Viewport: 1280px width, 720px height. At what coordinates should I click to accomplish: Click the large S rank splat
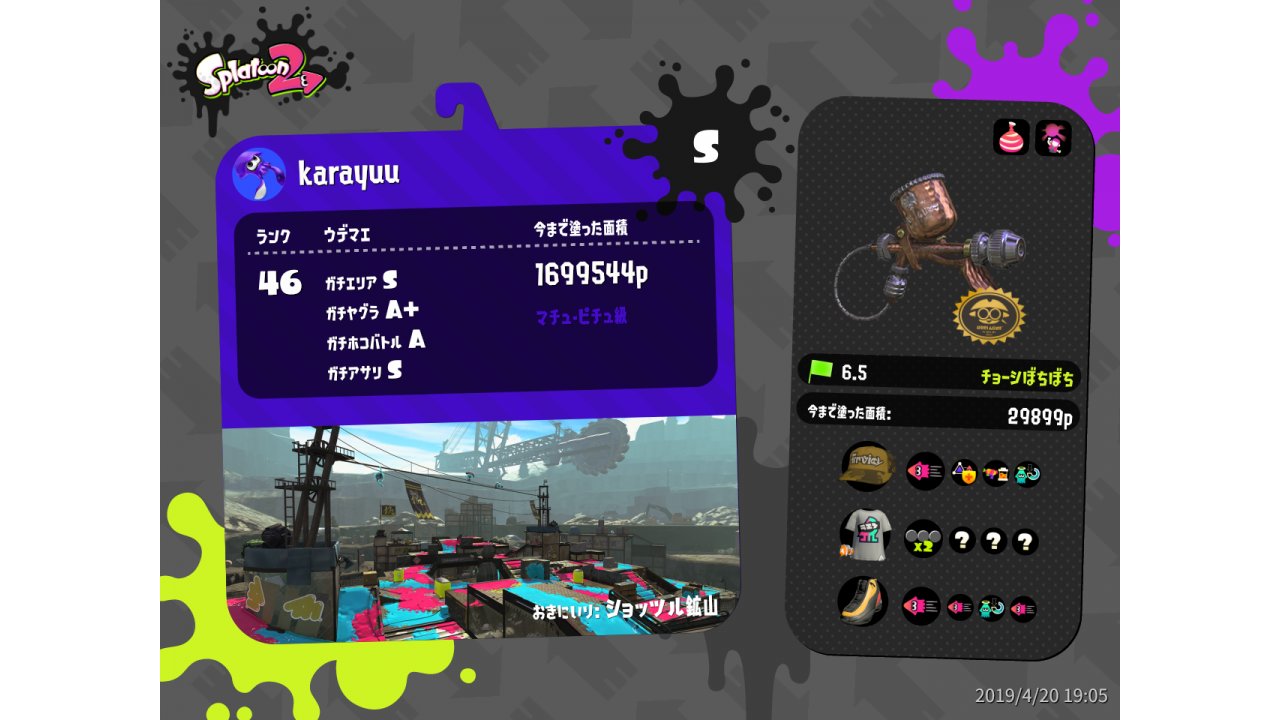tap(706, 148)
